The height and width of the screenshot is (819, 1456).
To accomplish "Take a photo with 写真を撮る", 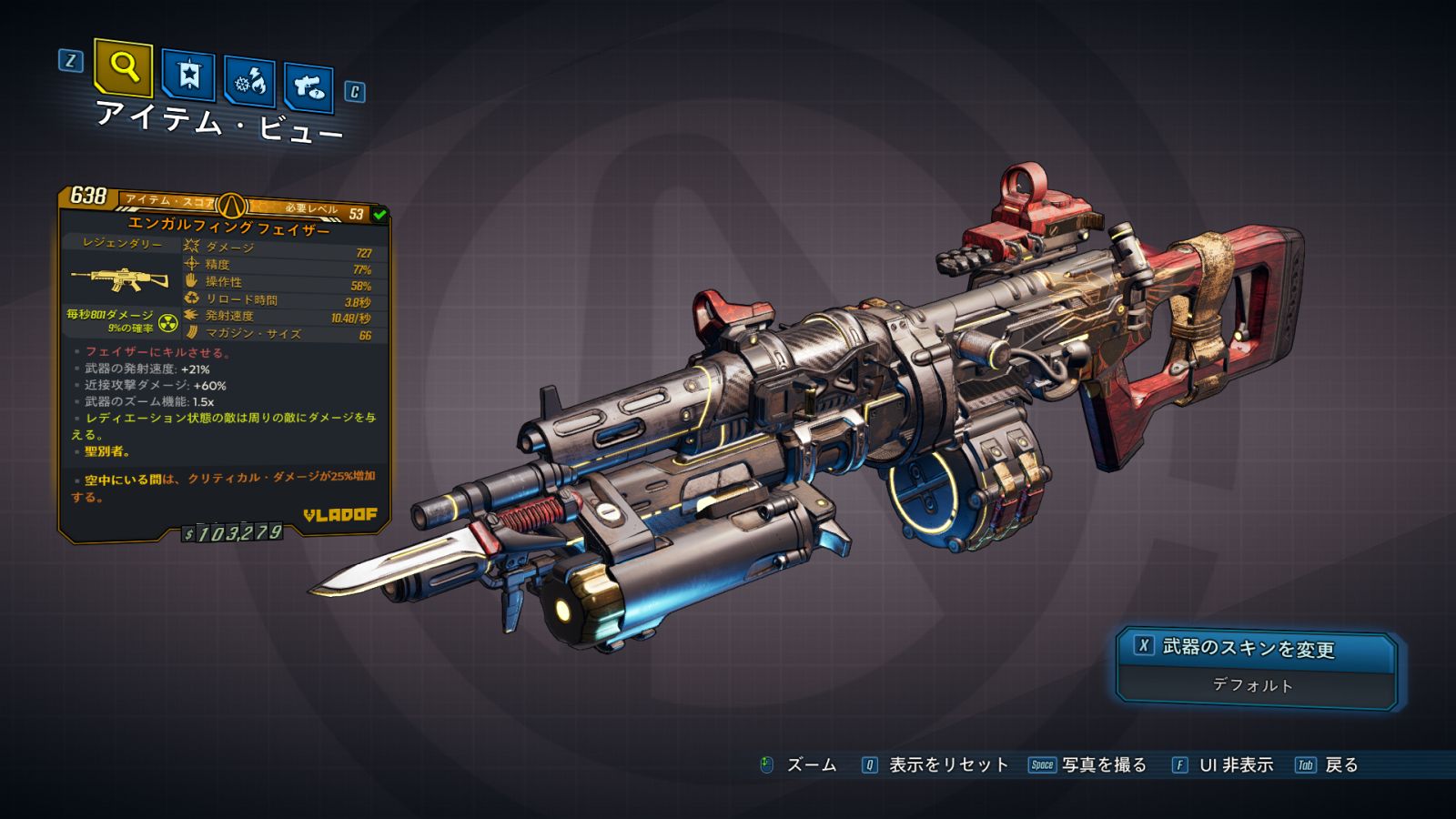I will click(1088, 765).
